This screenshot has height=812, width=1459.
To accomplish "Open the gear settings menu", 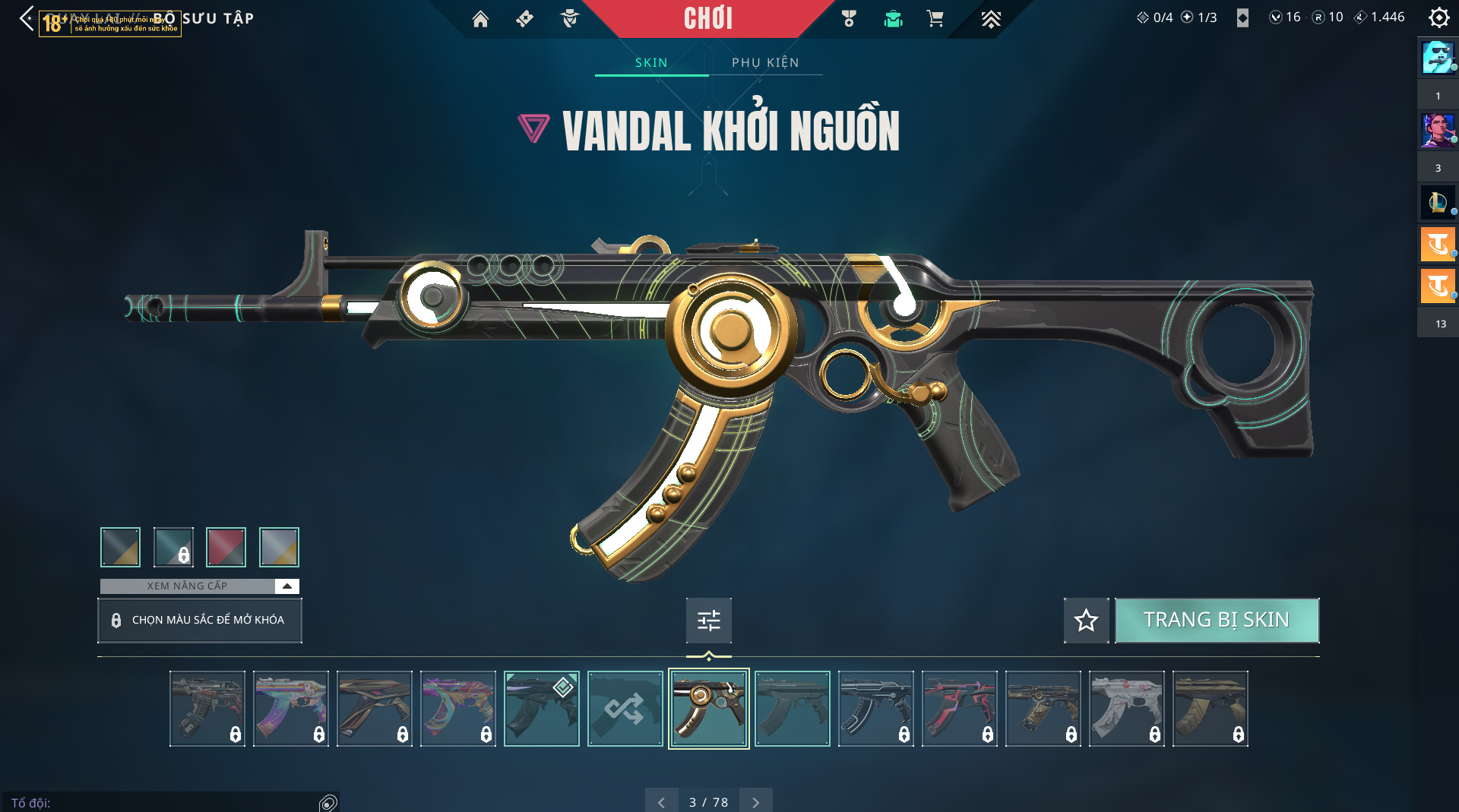I will 1438,17.
